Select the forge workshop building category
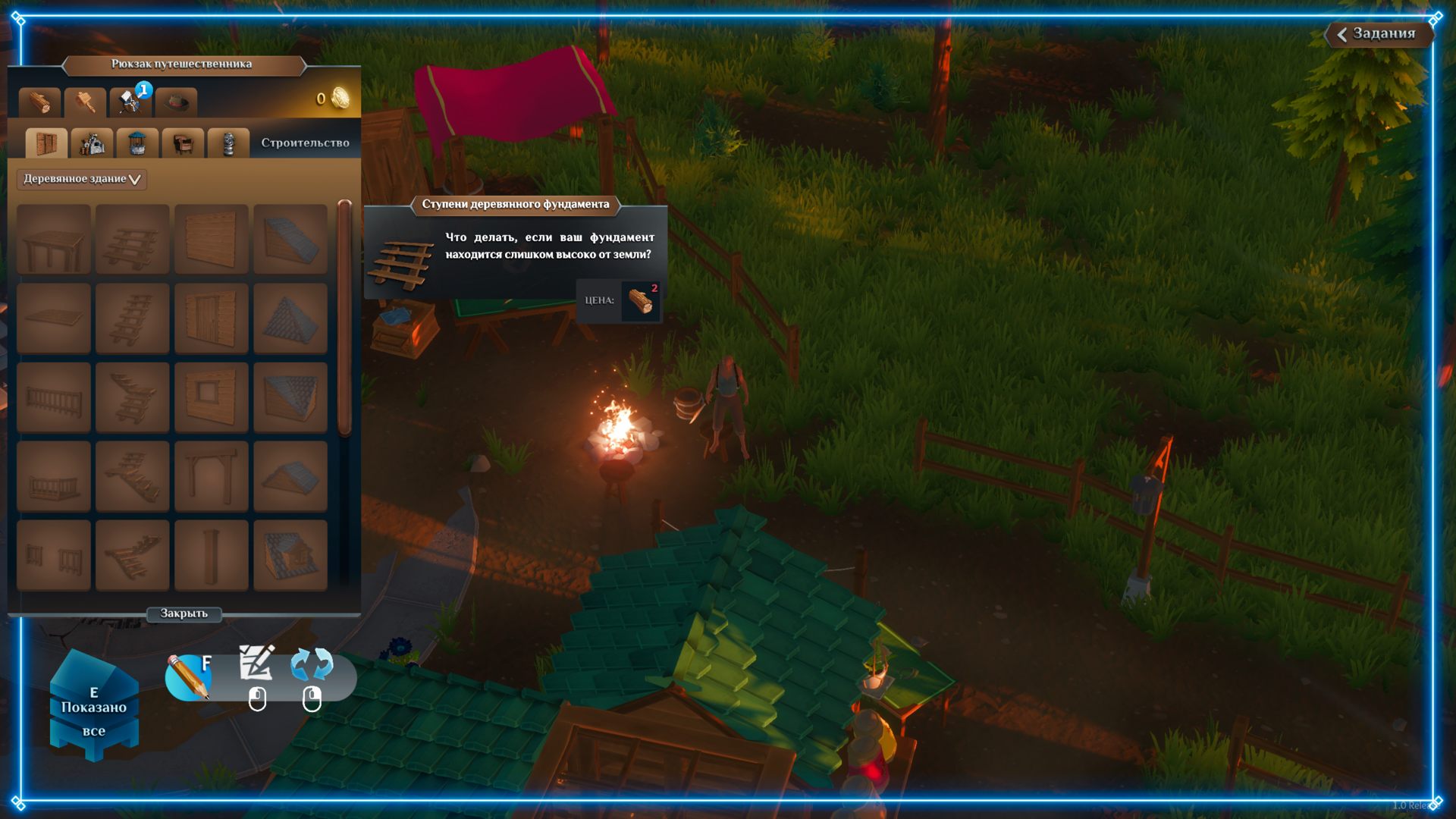 click(x=92, y=143)
